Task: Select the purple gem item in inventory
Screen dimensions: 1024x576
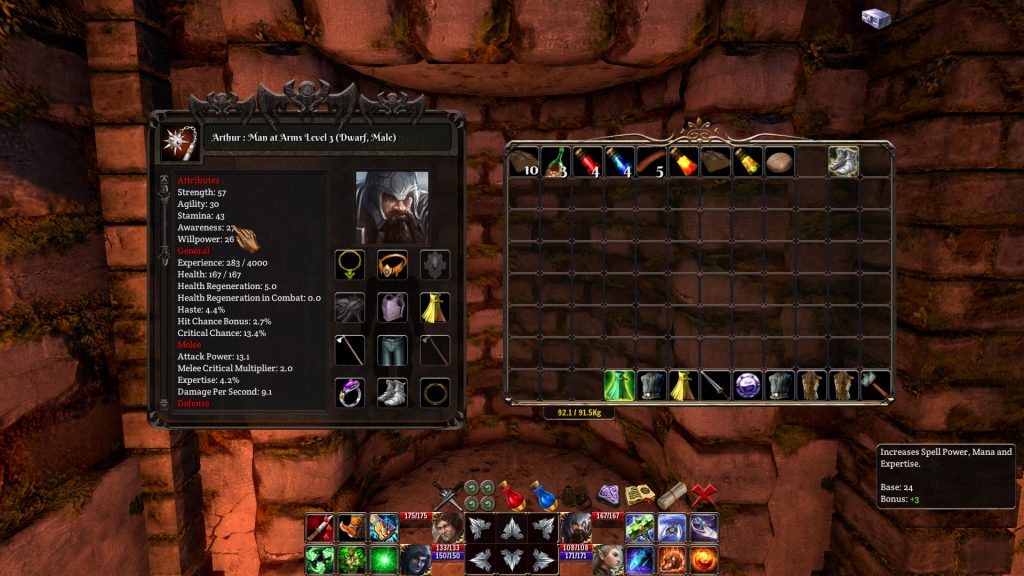Action: (747, 385)
